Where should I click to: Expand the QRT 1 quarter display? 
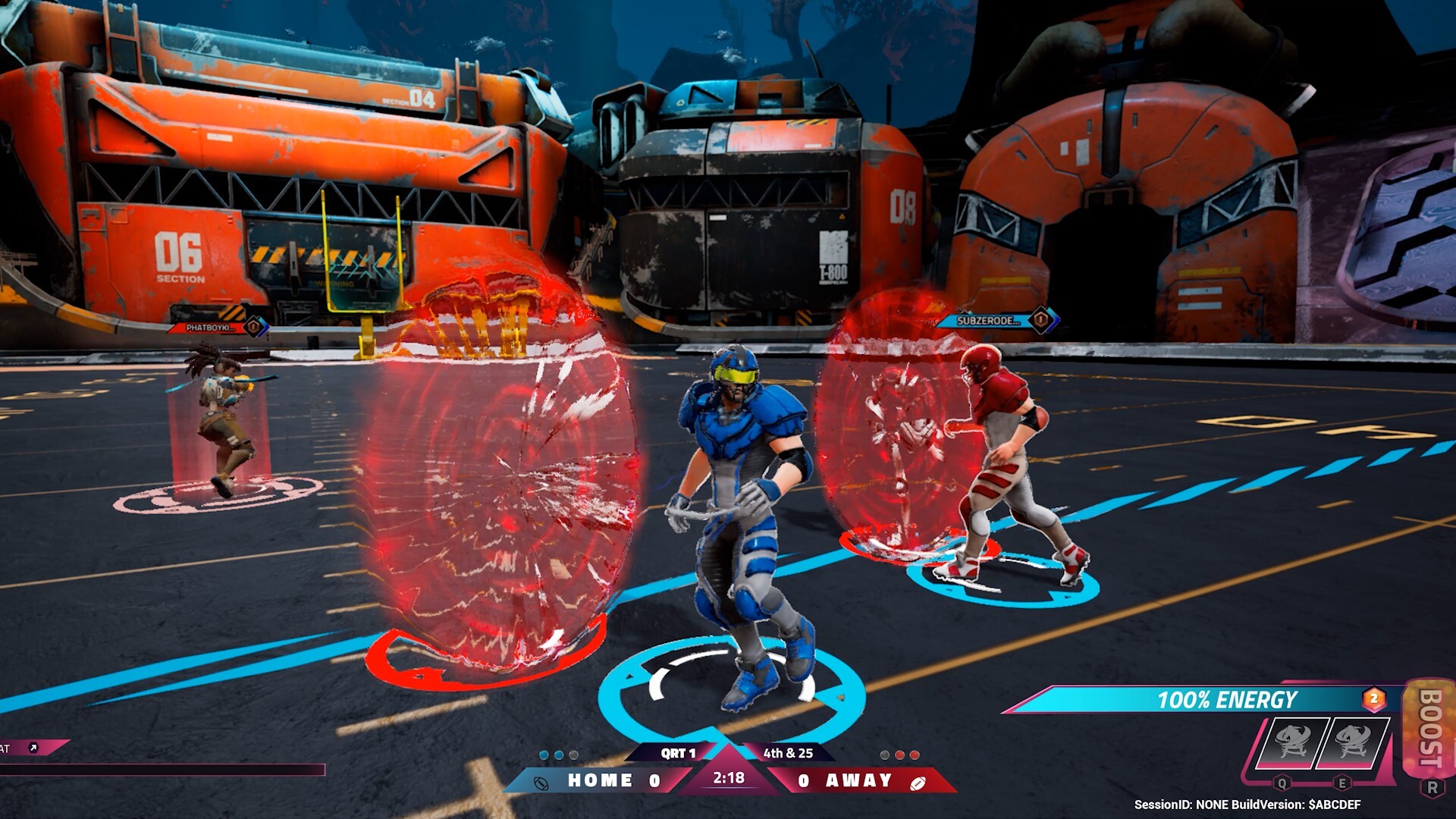[x=679, y=753]
